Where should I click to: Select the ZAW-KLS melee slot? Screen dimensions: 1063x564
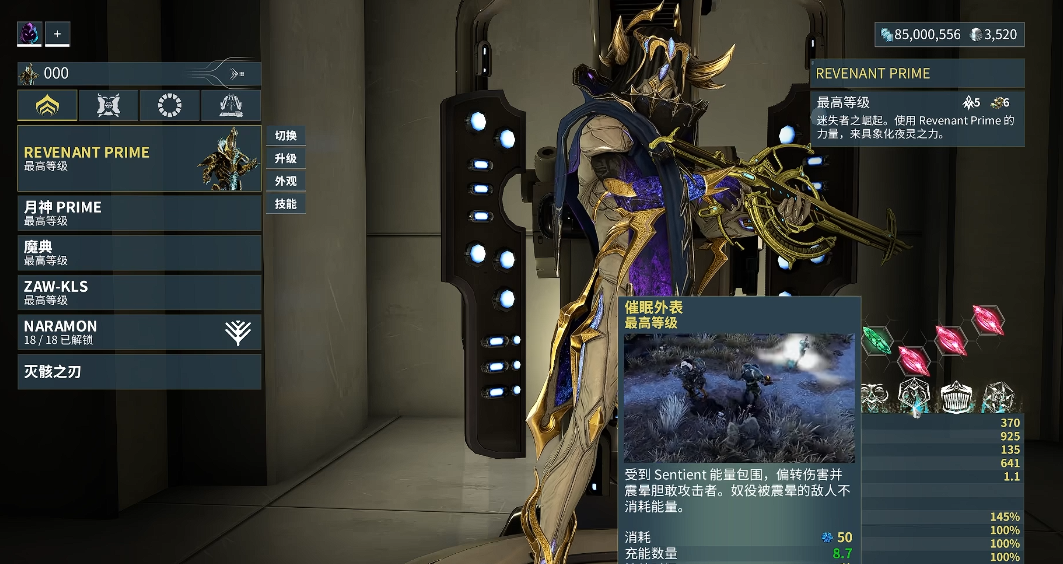pyautogui.click(x=139, y=292)
